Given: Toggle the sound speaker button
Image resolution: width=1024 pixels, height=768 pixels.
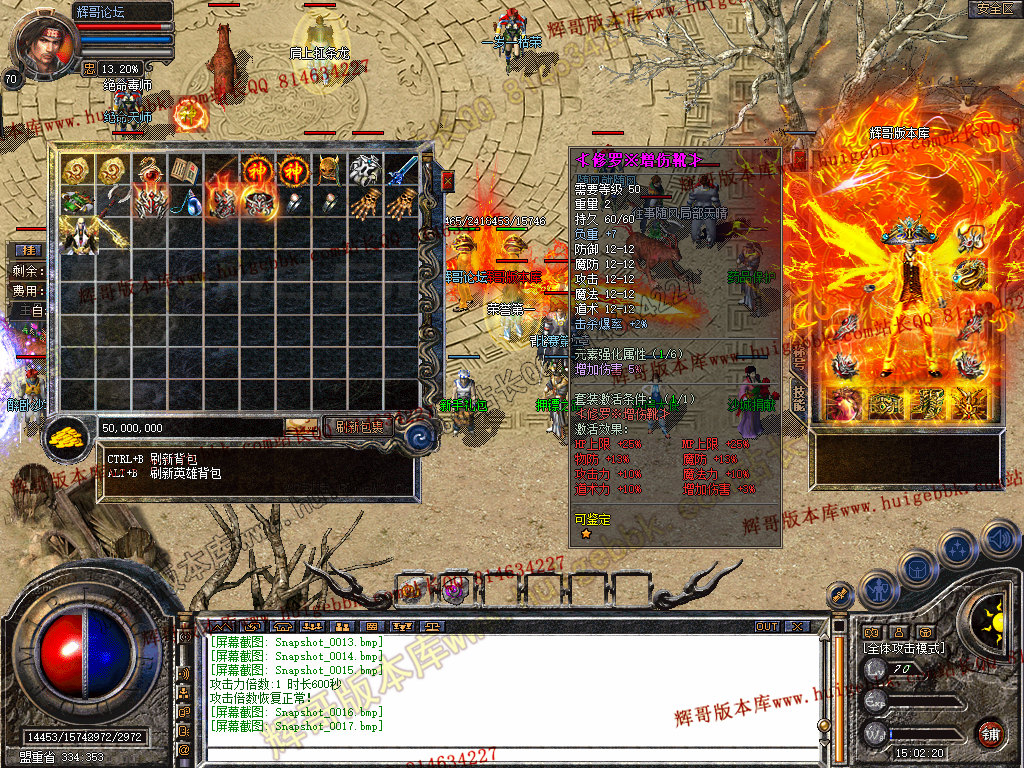Looking at the screenshot, I should pyautogui.click(x=999, y=539).
